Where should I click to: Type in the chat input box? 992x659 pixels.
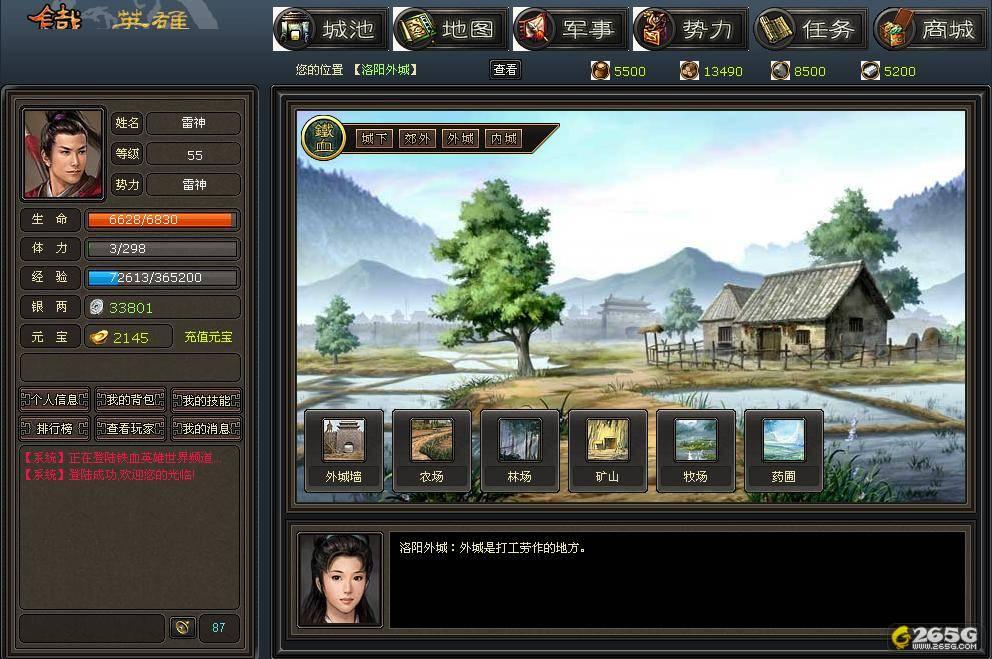click(x=92, y=628)
